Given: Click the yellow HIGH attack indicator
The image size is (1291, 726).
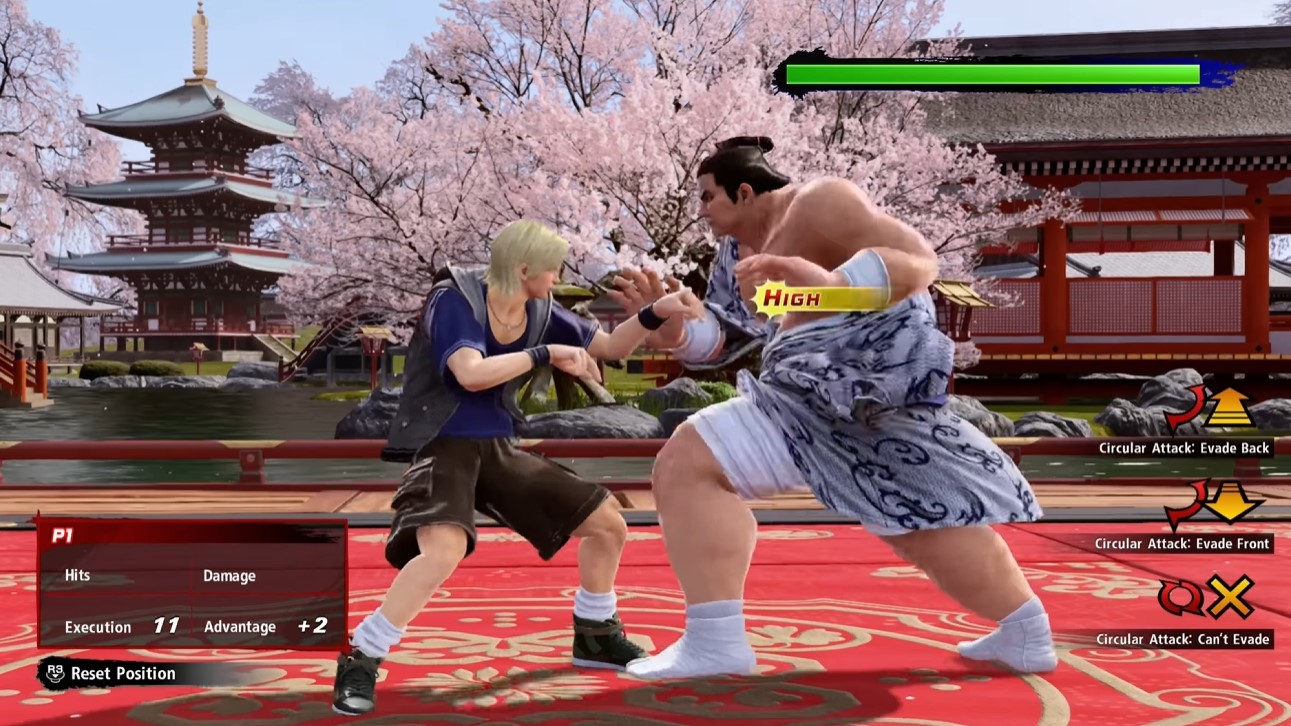Looking at the screenshot, I should point(791,296).
